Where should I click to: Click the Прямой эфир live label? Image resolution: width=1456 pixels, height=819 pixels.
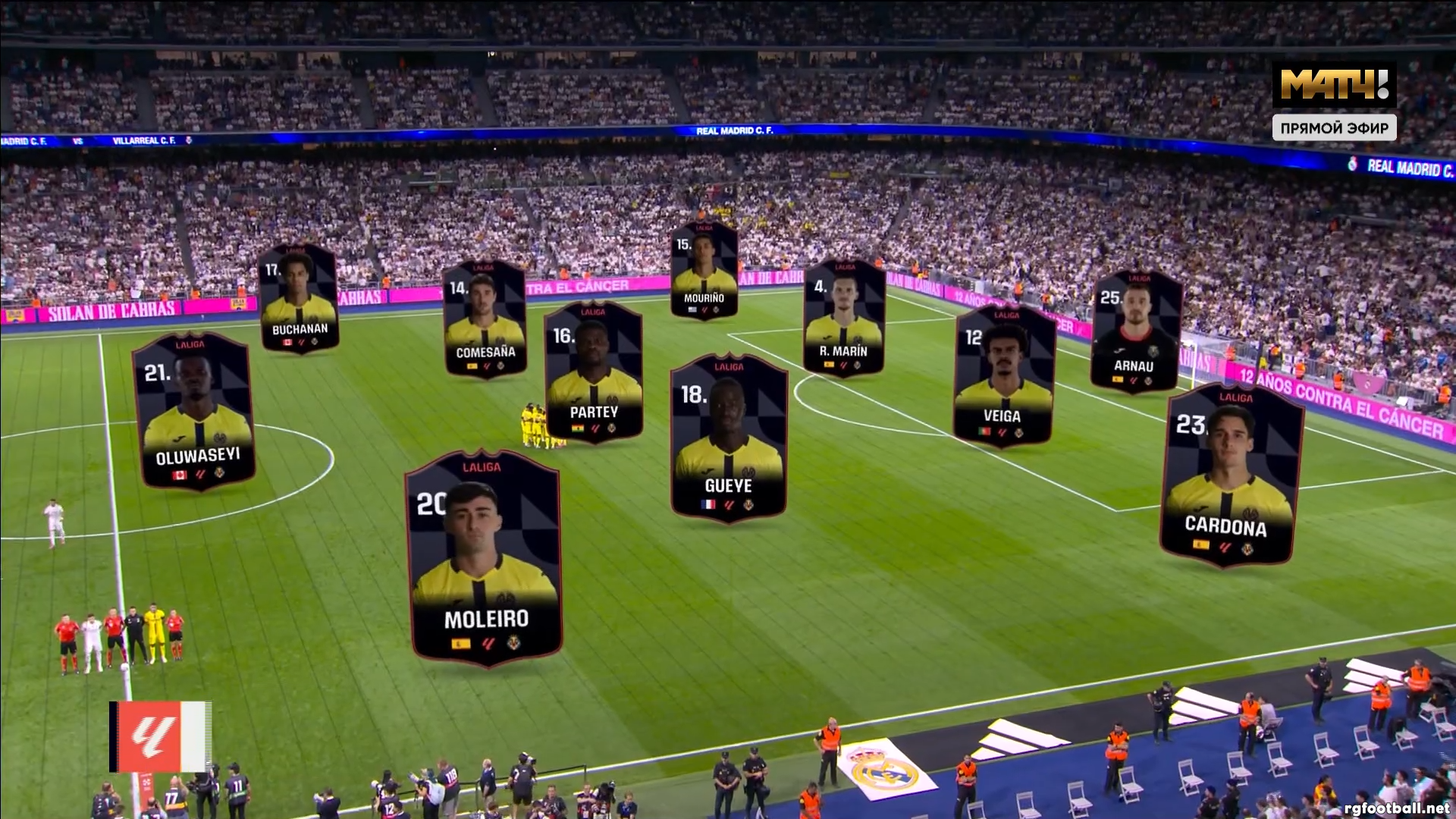pos(1334,128)
